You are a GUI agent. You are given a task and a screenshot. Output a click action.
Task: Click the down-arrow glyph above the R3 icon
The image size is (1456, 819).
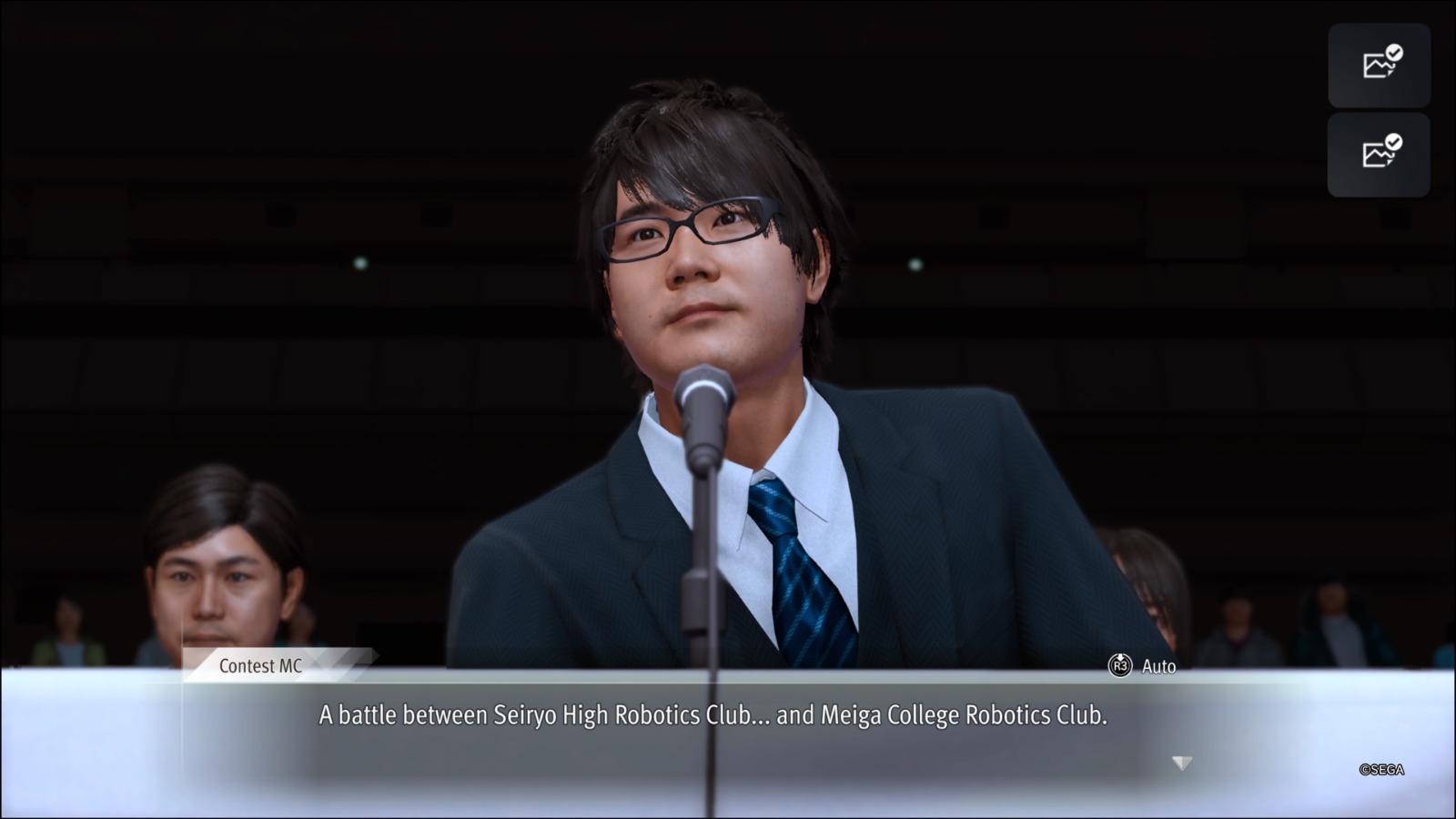tap(1120, 656)
